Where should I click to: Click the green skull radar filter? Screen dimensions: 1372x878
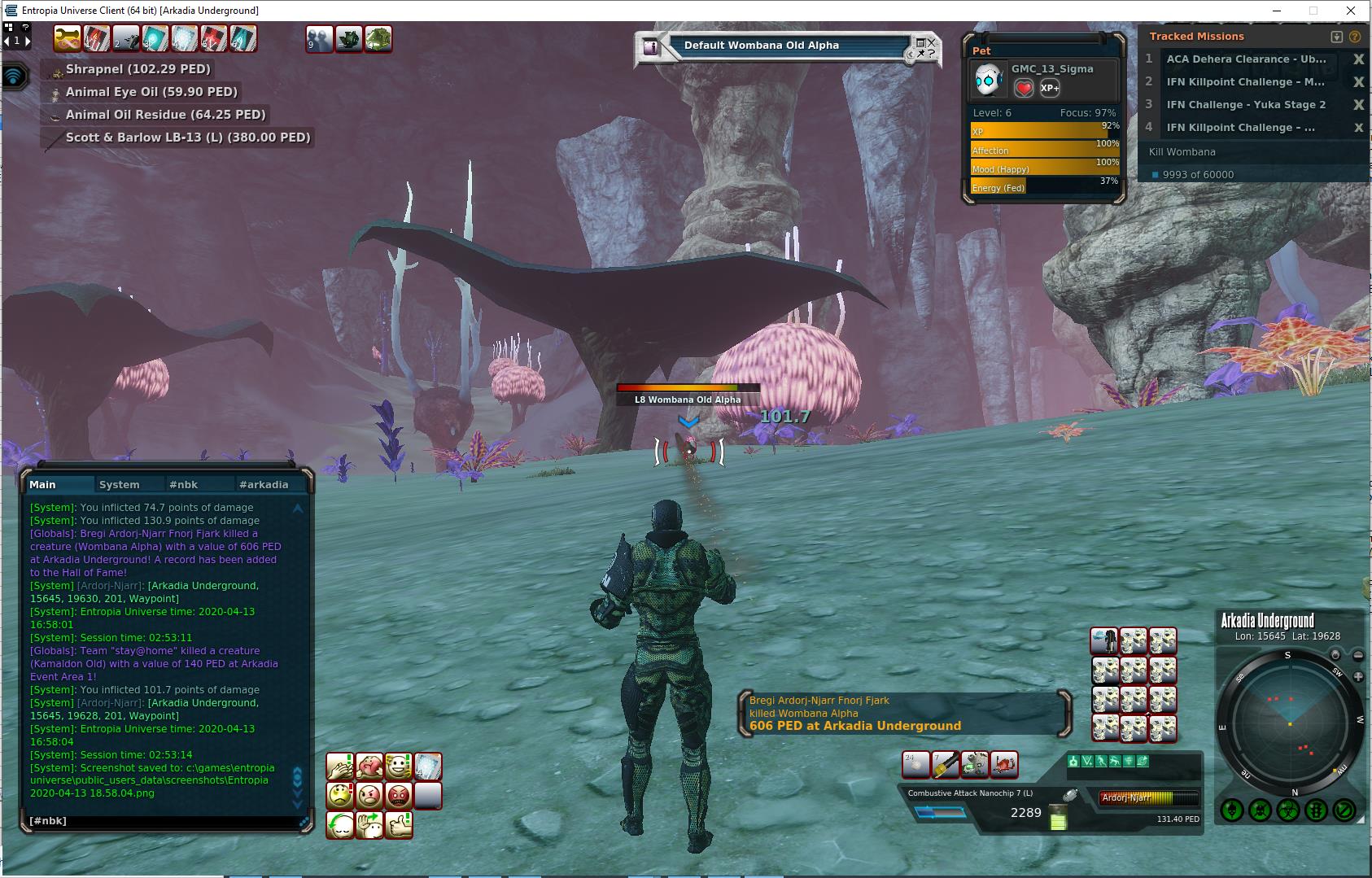tap(1232, 810)
